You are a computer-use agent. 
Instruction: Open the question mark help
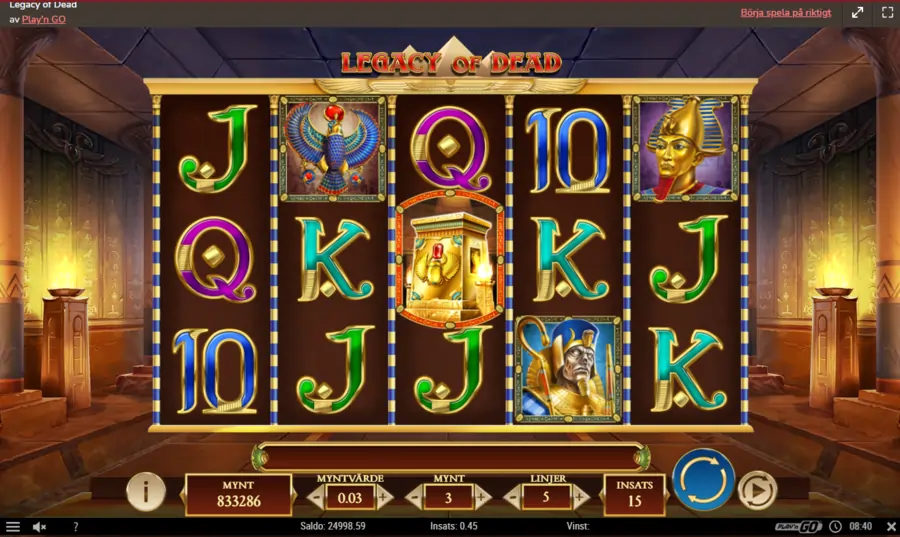click(75, 527)
